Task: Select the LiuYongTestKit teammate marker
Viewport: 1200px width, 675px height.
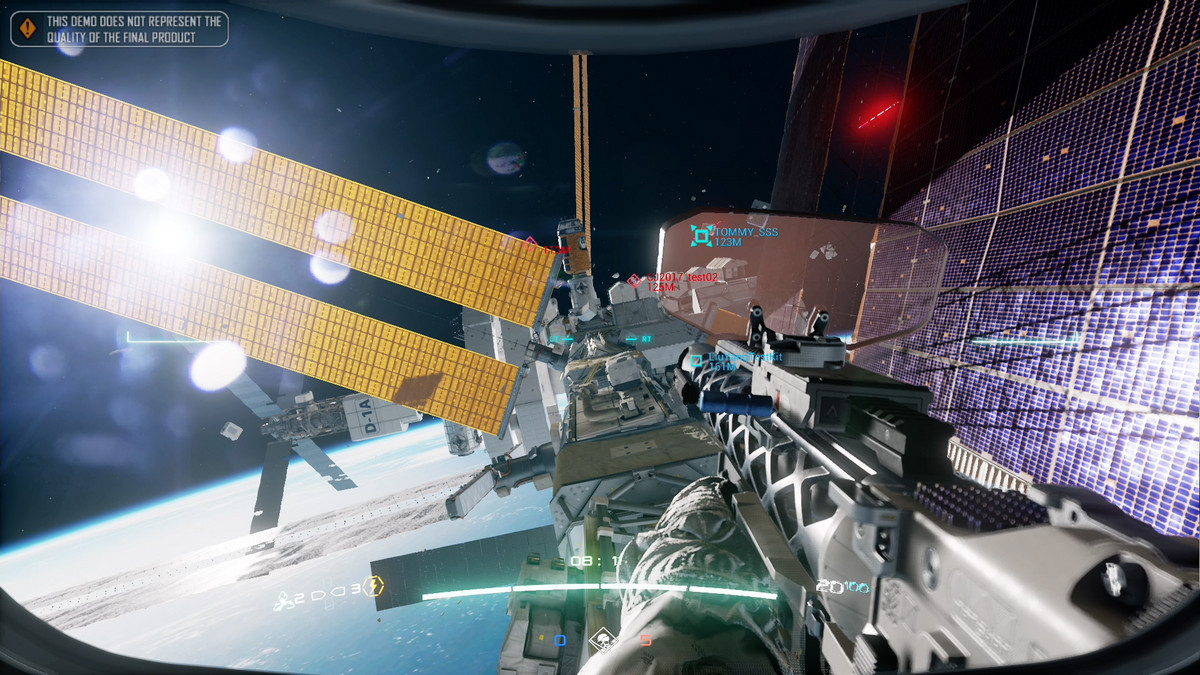Action: point(697,361)
